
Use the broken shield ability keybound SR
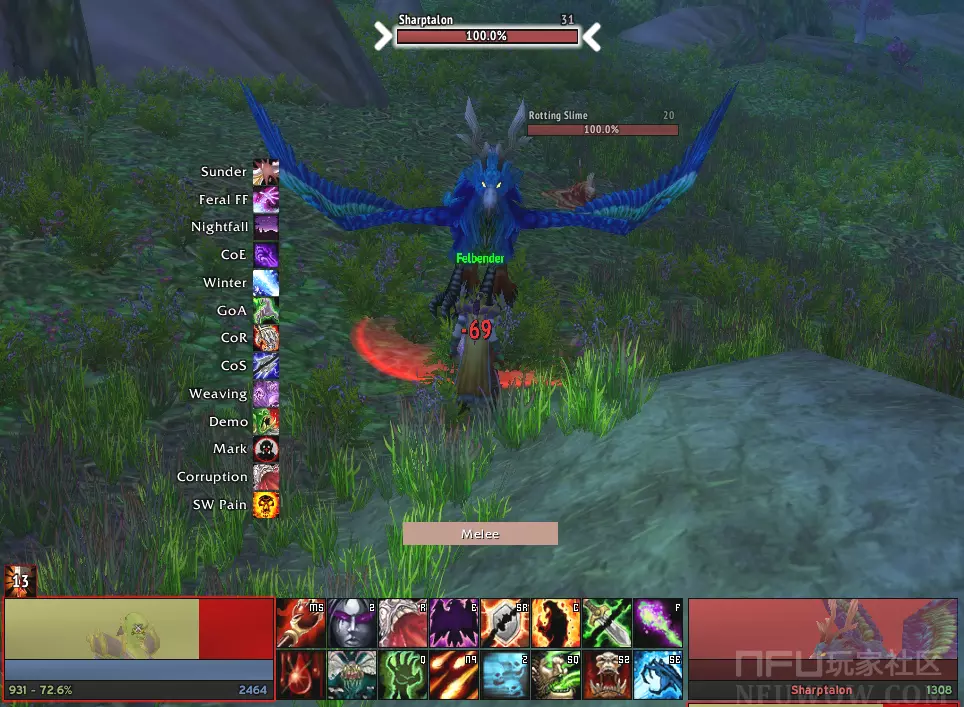point(505,623)
